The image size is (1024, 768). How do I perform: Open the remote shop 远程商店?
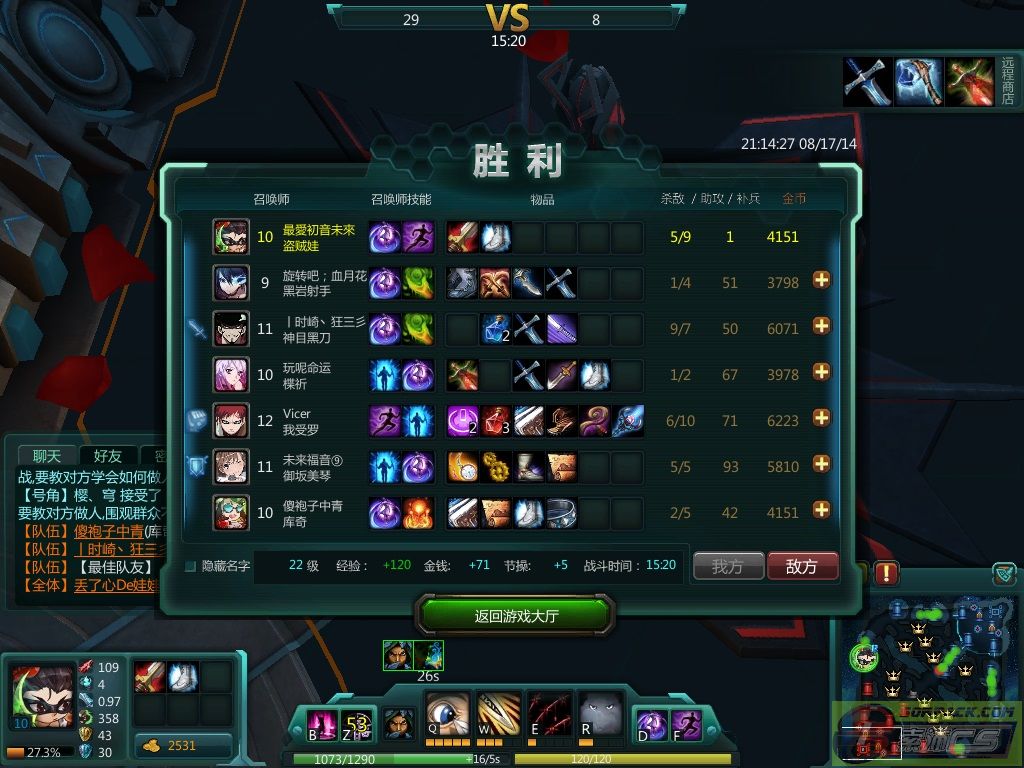(x=1007, y=82)
